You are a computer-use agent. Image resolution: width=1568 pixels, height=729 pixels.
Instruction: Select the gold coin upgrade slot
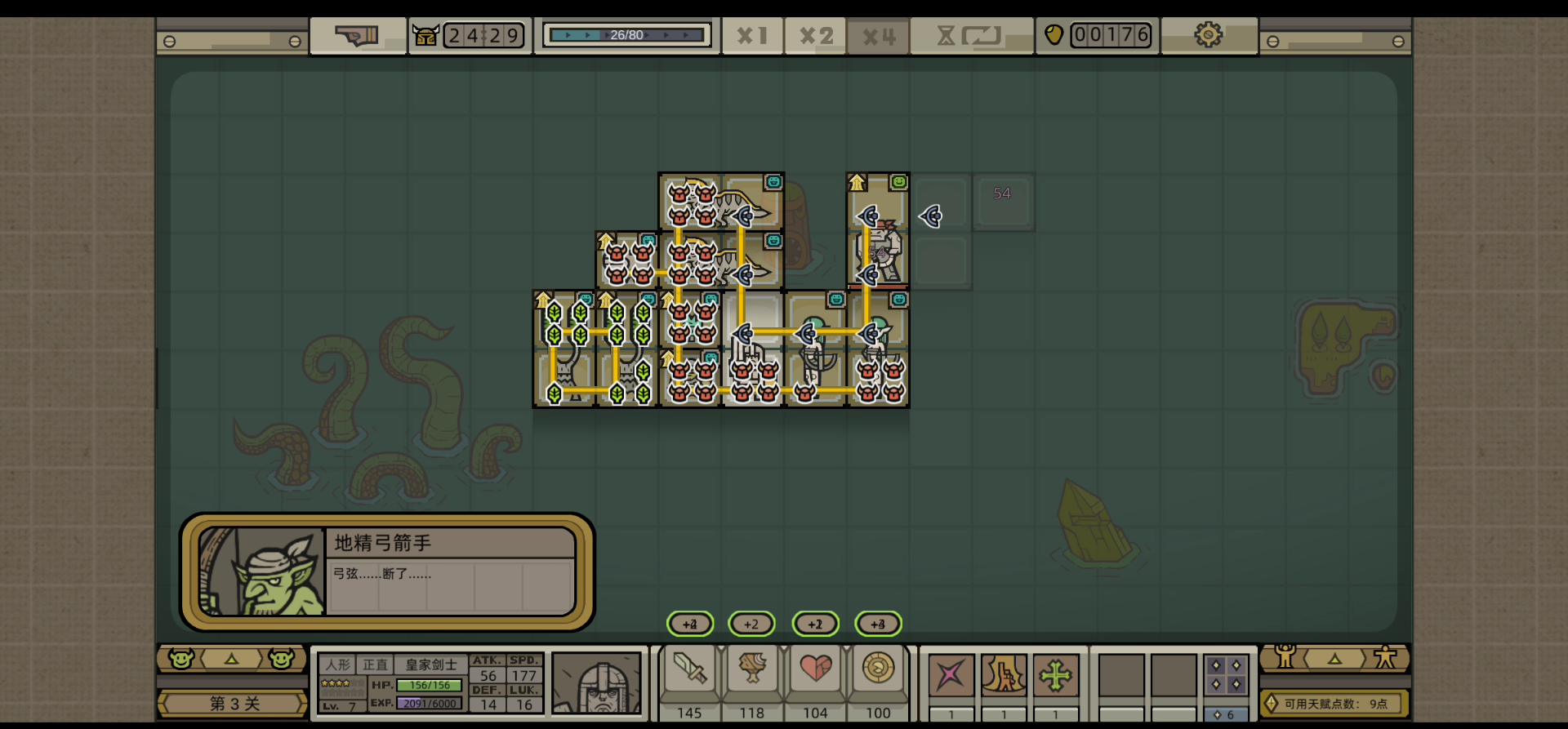(x=878, y=671)
